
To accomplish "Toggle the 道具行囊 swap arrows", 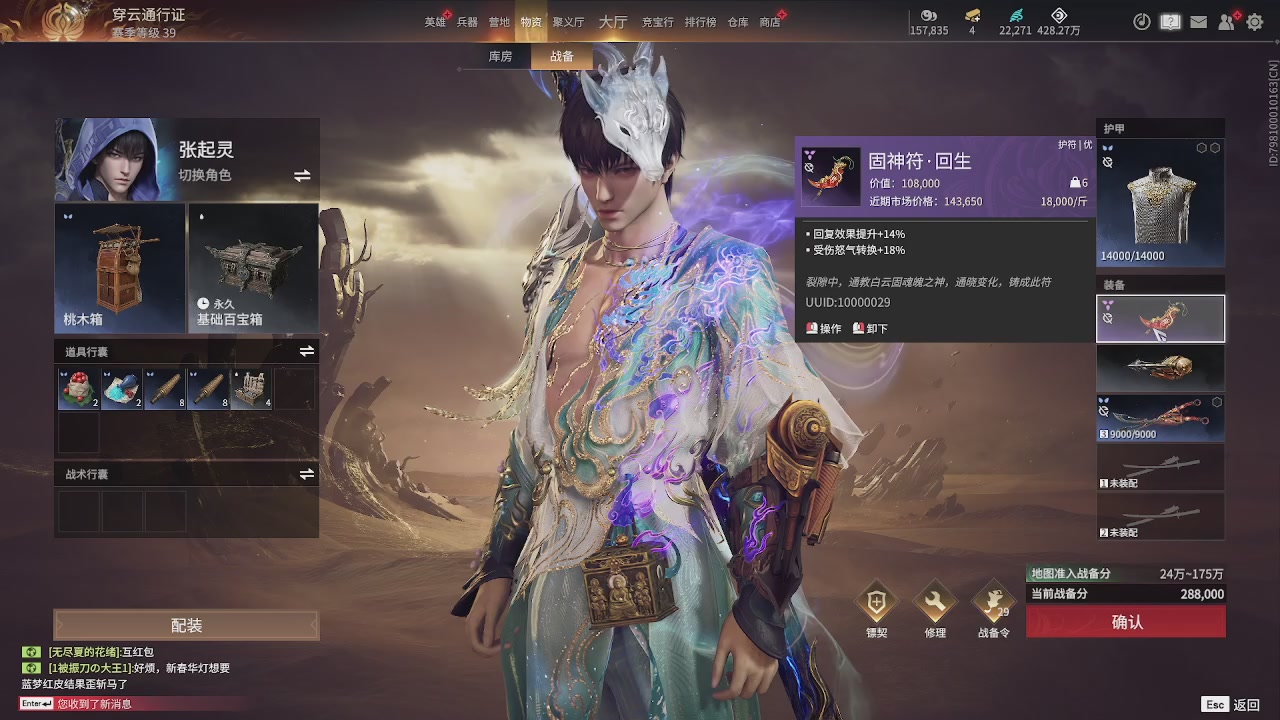I will pos(305,350).
